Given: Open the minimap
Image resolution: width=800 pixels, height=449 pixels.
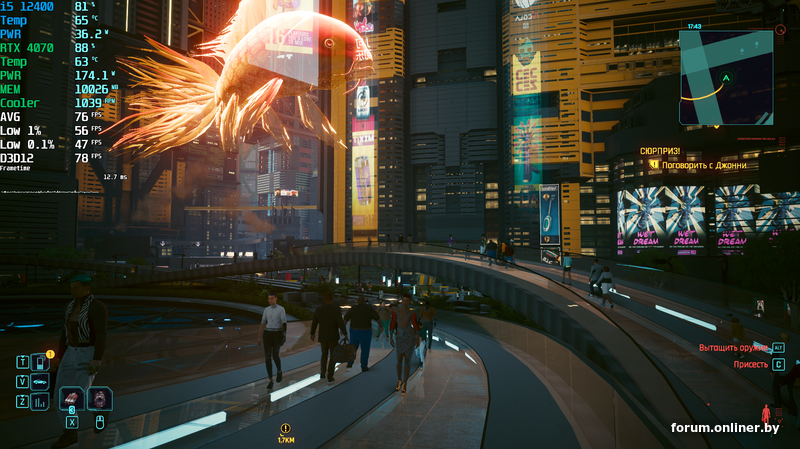Looking at the screenshot, I should [x=726, y=77].
